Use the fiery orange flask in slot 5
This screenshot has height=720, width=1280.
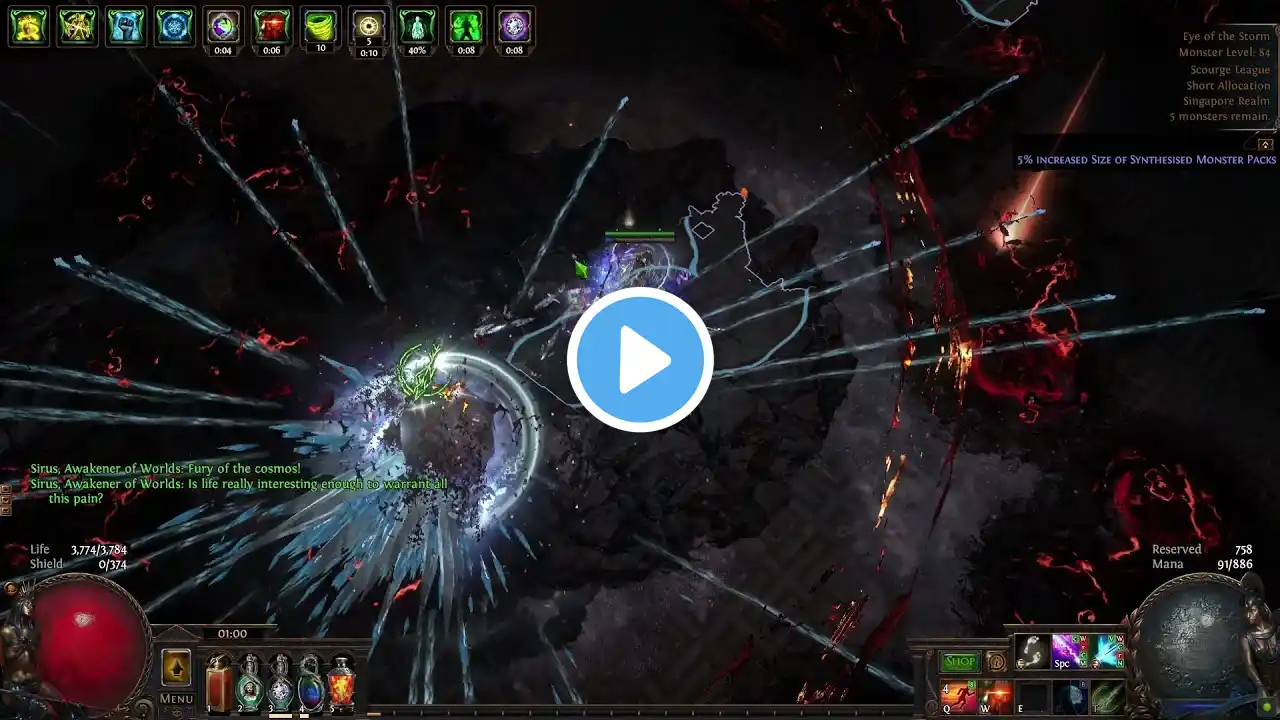(342, 685)
